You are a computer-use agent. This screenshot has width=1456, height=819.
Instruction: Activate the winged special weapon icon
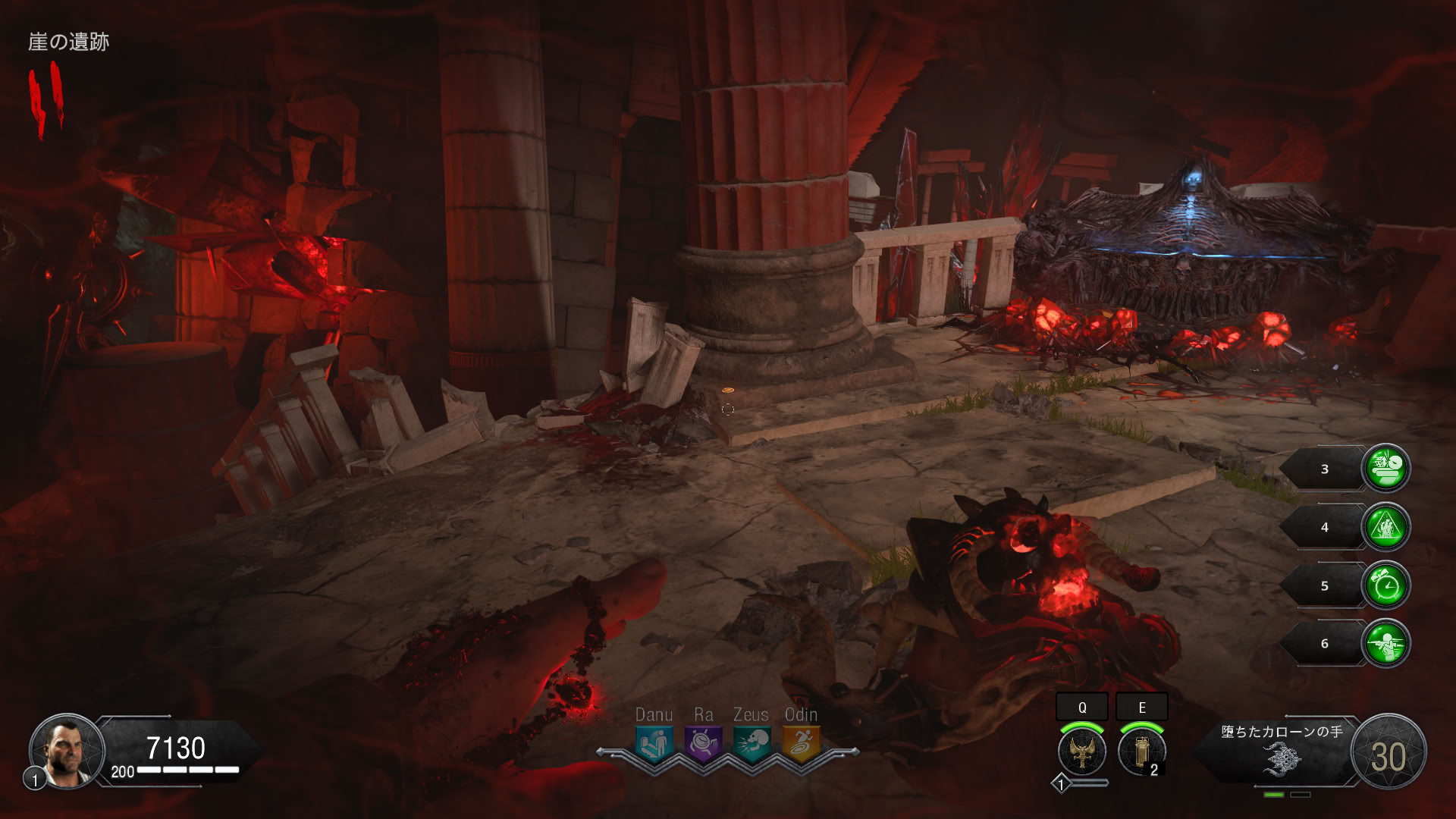click(1082, 751)
